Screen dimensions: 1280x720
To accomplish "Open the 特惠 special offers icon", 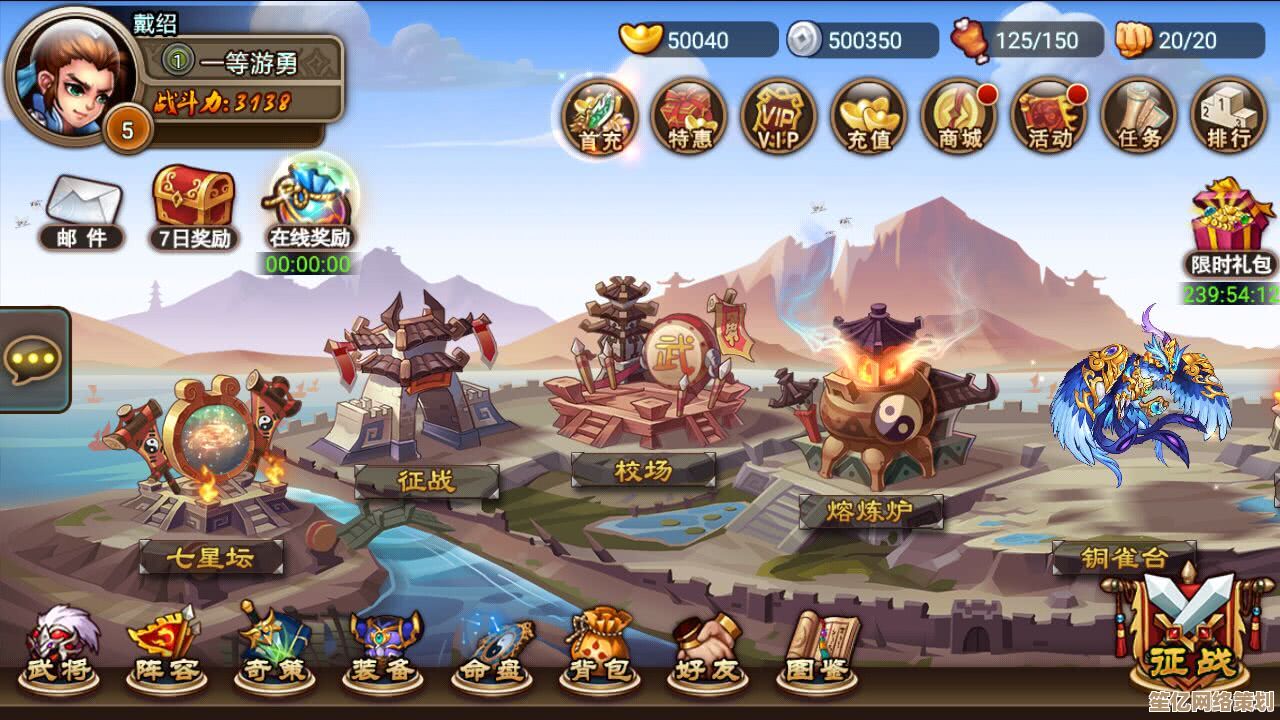I will [688, 116].
